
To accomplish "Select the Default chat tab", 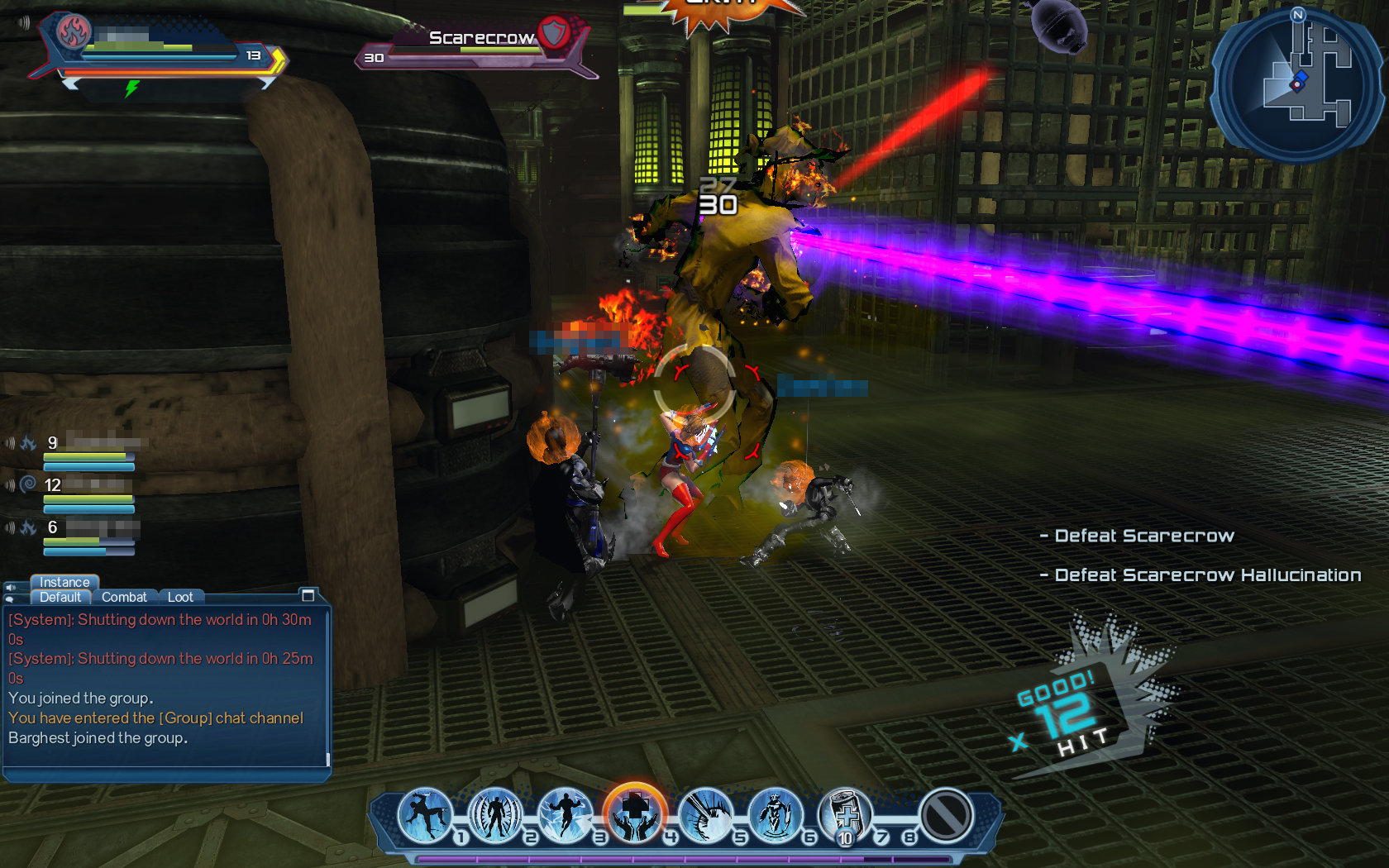I will (x=60, y=597).
